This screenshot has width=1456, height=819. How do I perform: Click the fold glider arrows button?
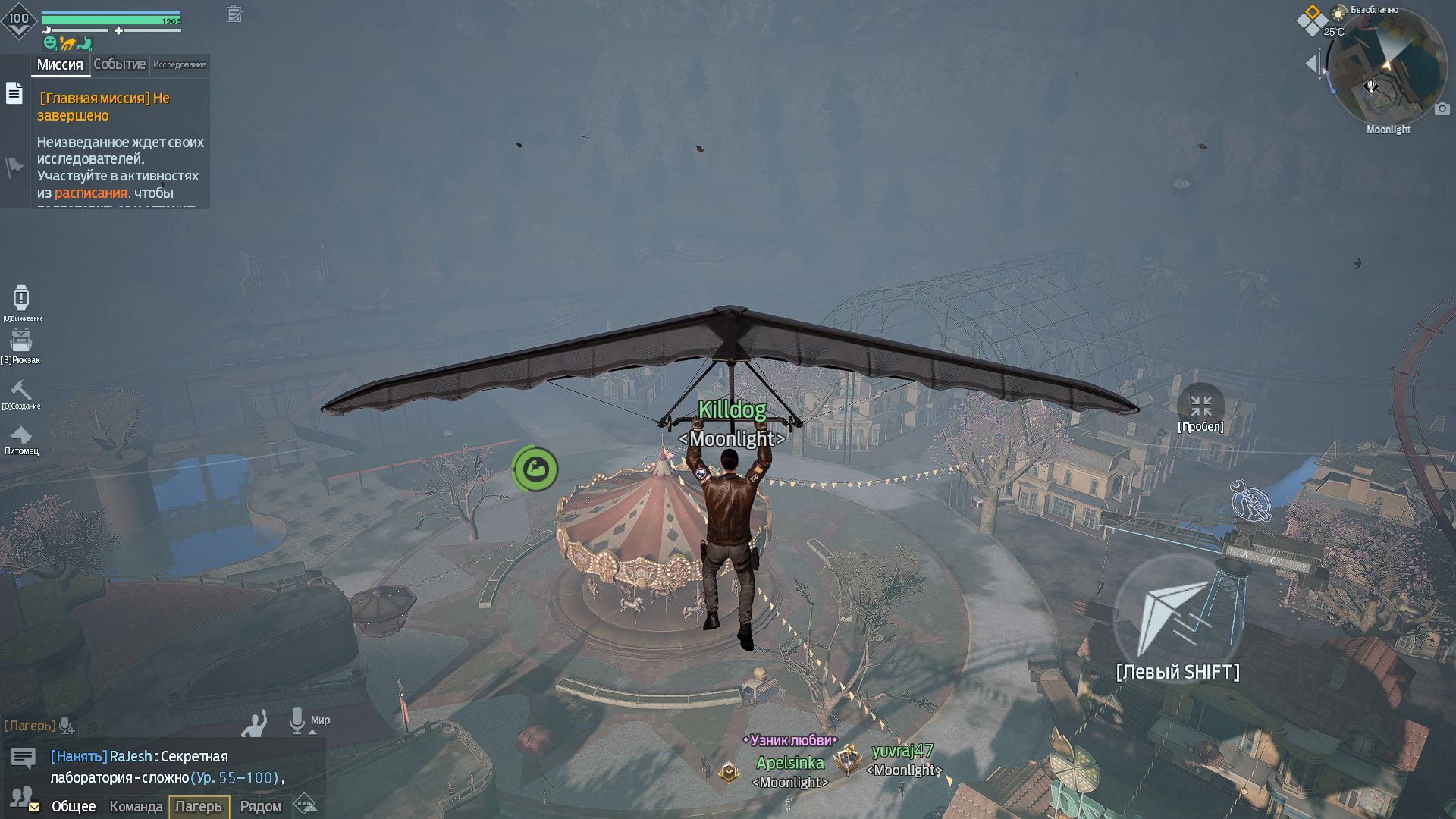click(1201, 406)
